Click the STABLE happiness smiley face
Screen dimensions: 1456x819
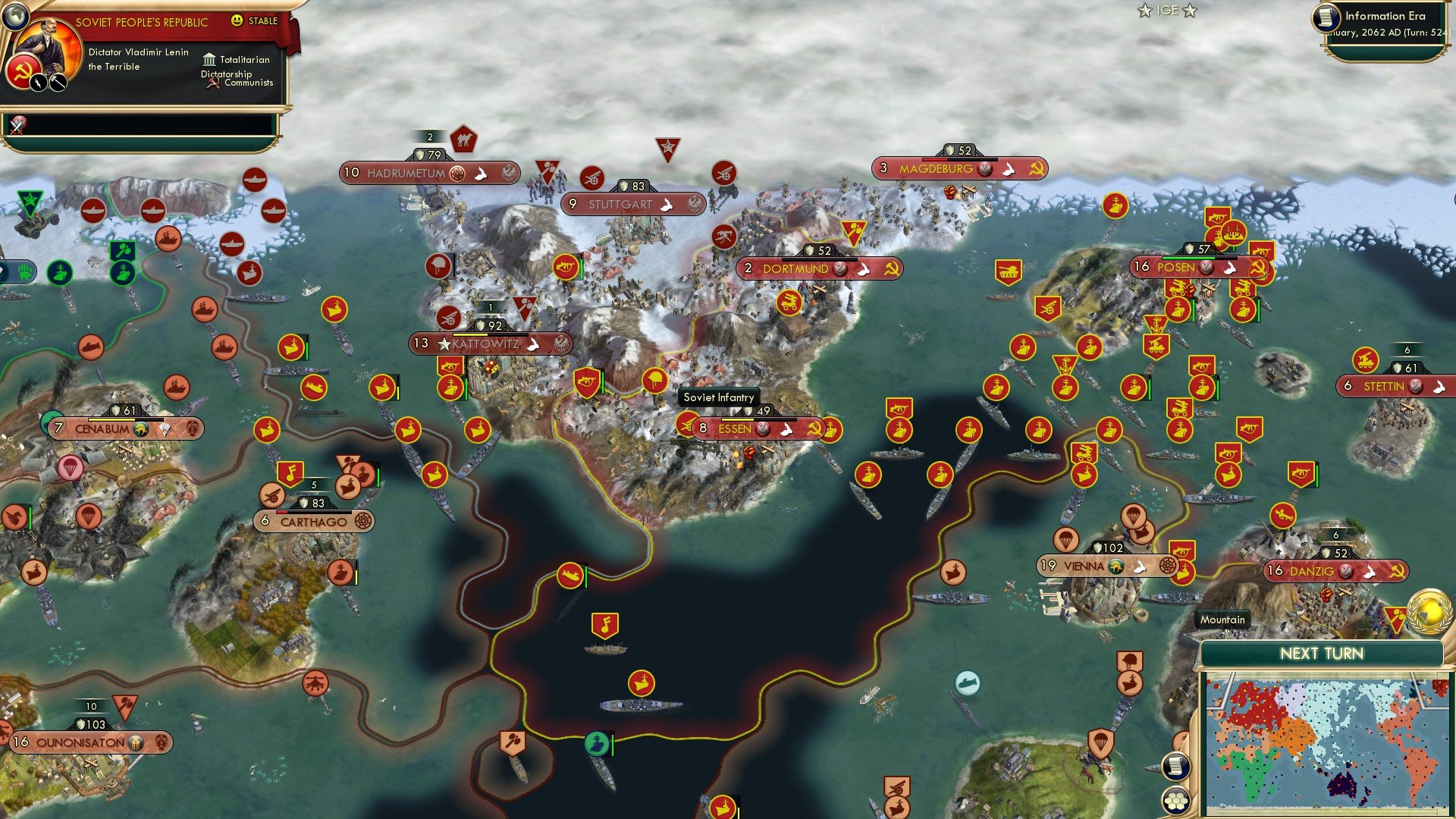(x=237, y=21)
